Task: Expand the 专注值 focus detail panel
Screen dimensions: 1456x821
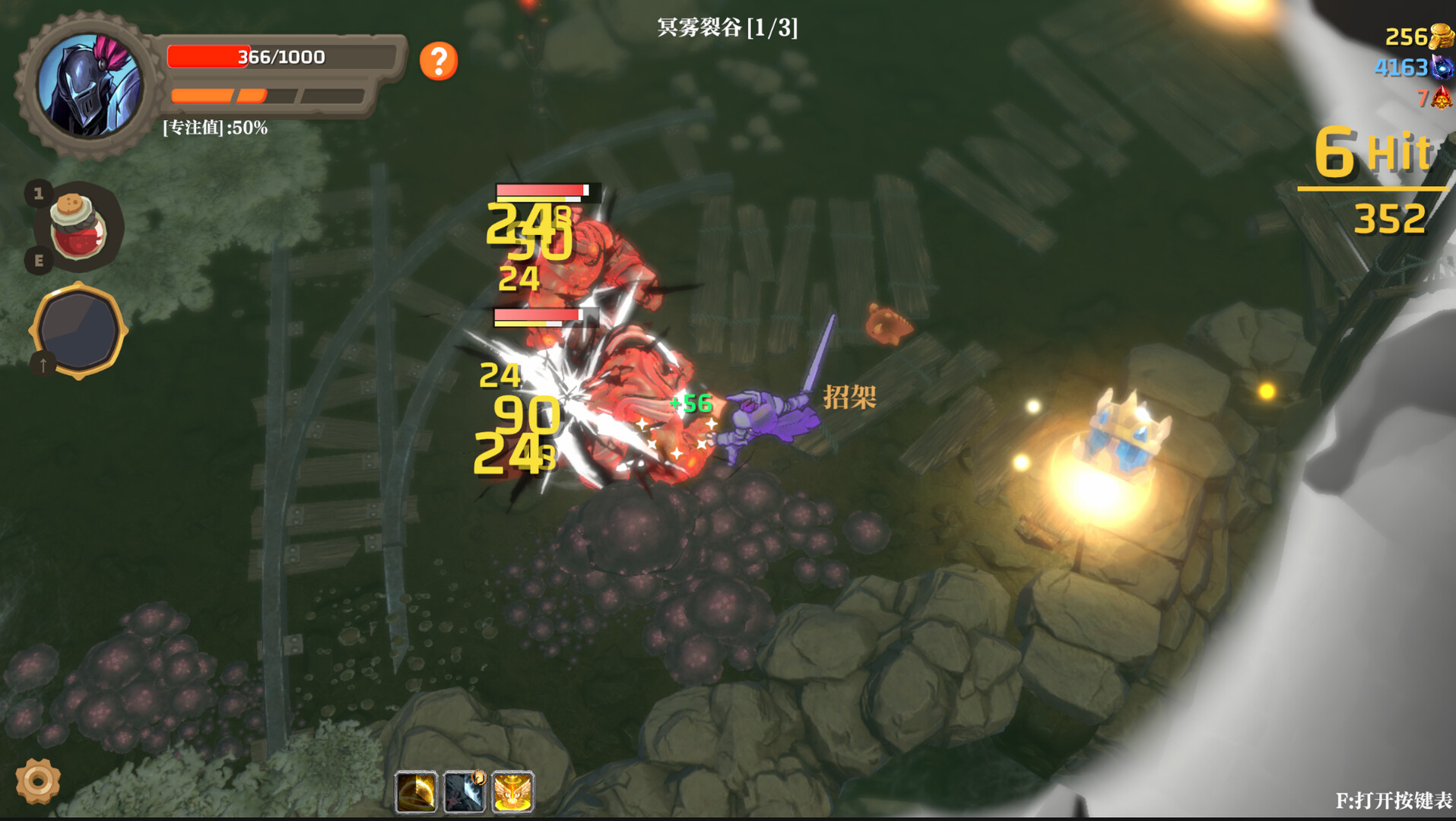Action: [x=213, y=129]
